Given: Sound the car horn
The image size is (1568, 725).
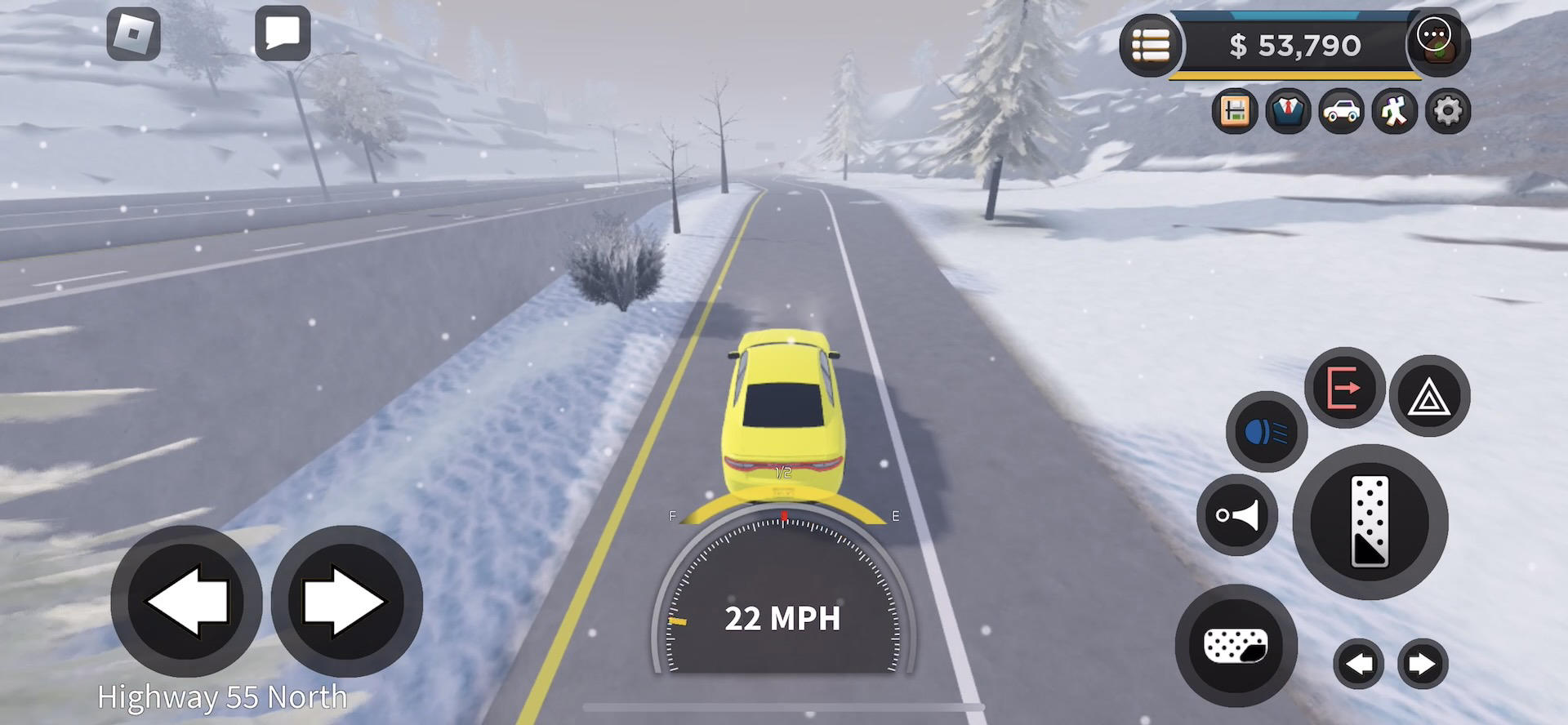Looking at the screenshot, I should pos(1236,515).
